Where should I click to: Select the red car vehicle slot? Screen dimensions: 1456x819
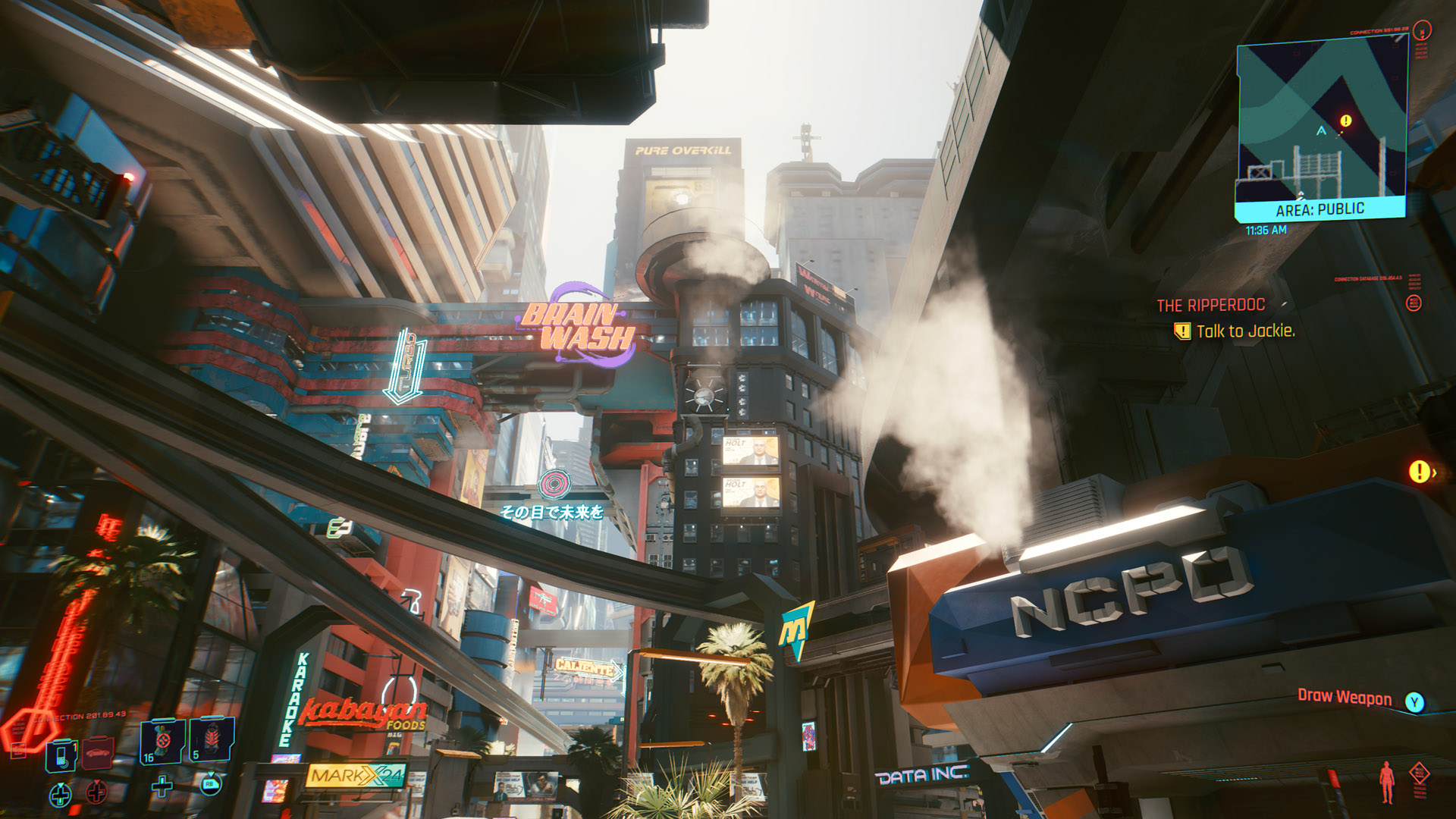pos(98,753)
